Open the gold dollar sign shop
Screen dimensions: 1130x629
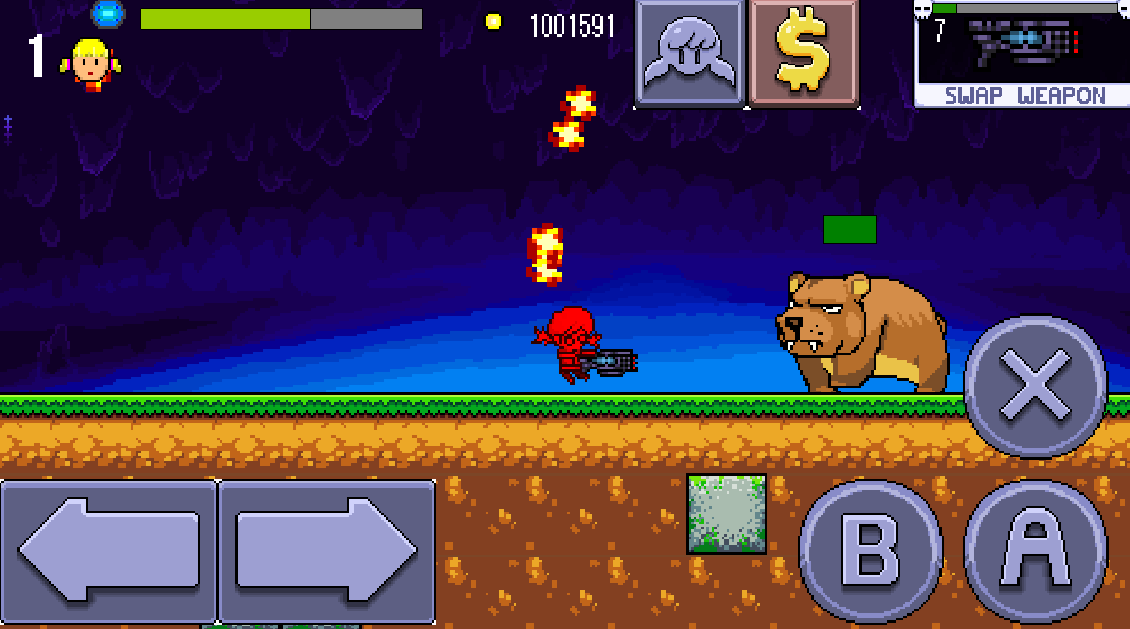[804, 52]
